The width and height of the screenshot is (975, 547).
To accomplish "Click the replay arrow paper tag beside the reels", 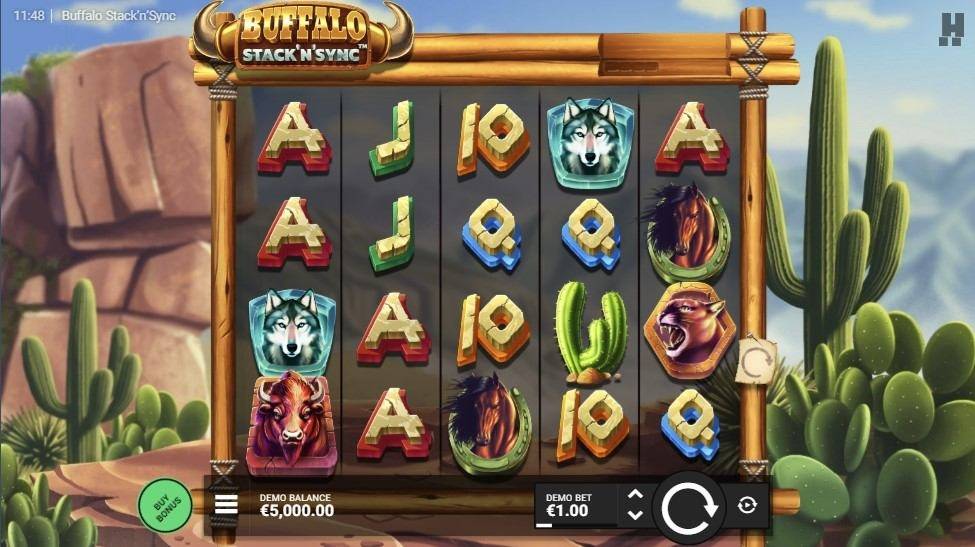I will point(754,361).
